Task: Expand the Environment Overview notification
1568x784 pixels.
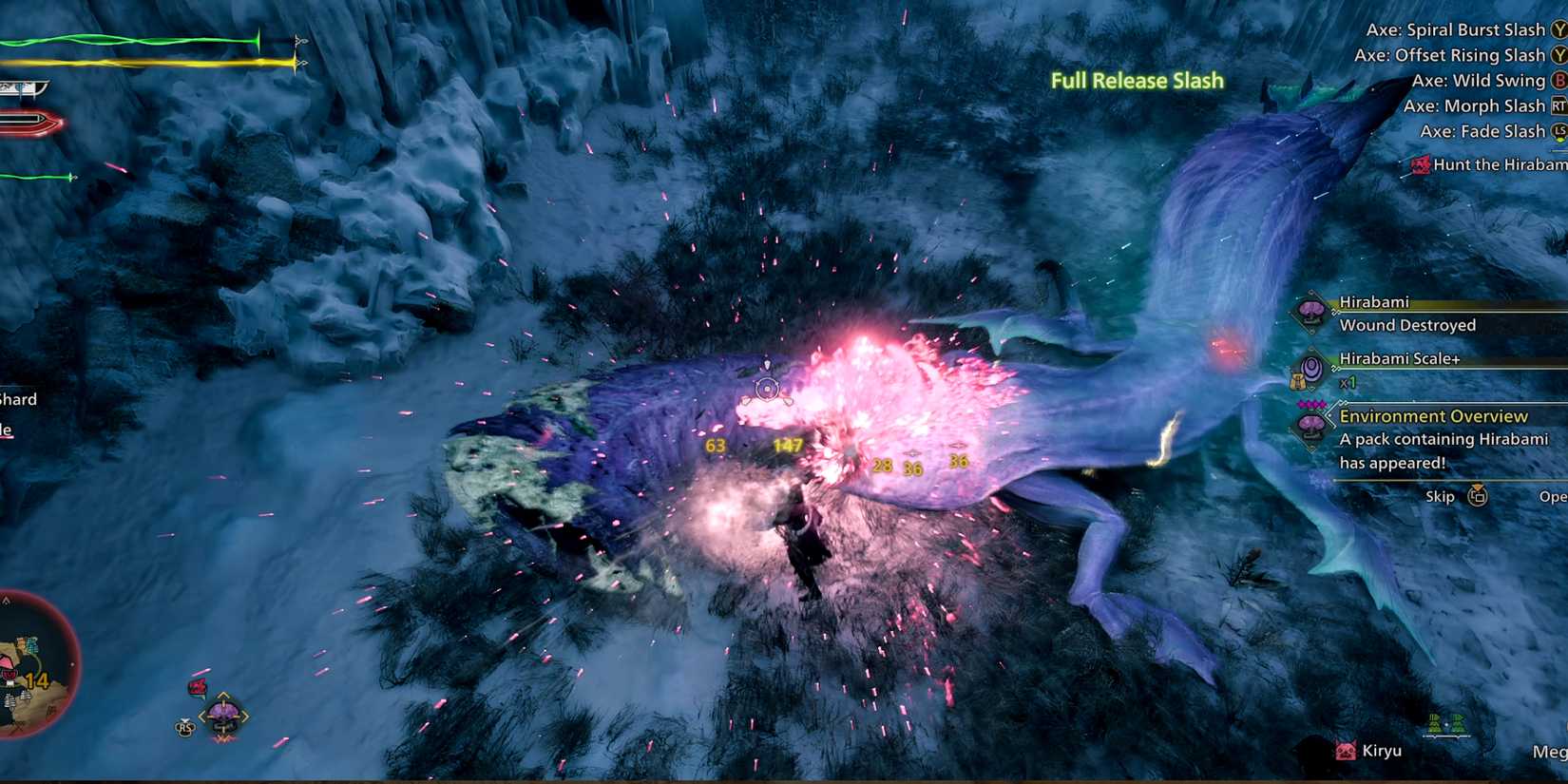Action: tap(1431, 415)
